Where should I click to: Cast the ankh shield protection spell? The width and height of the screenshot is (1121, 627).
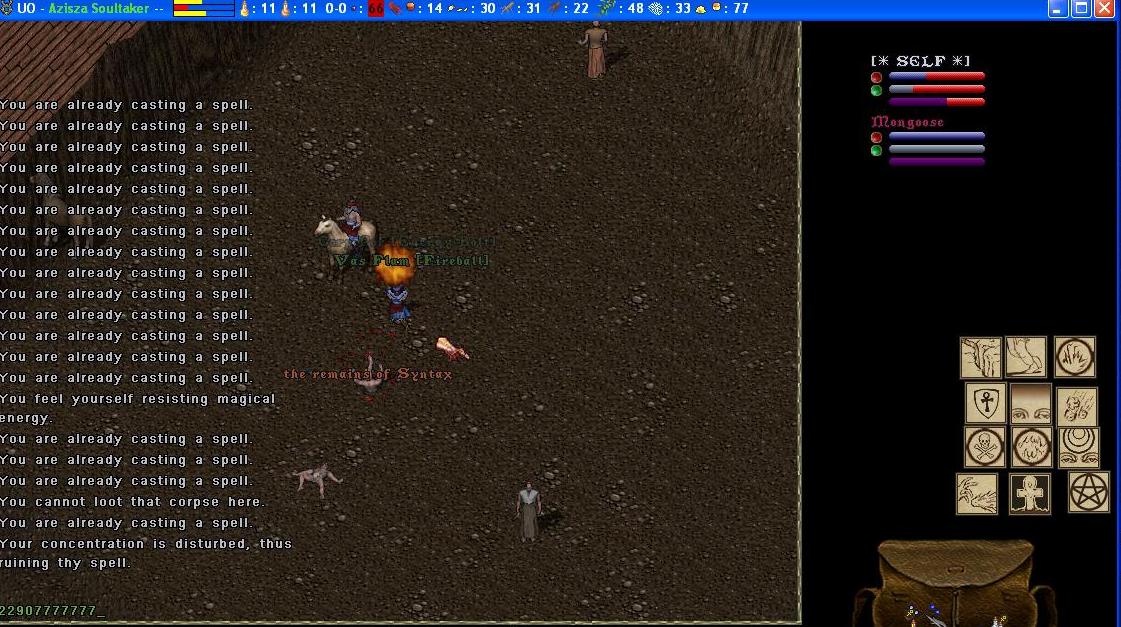[x=985, y=403]
